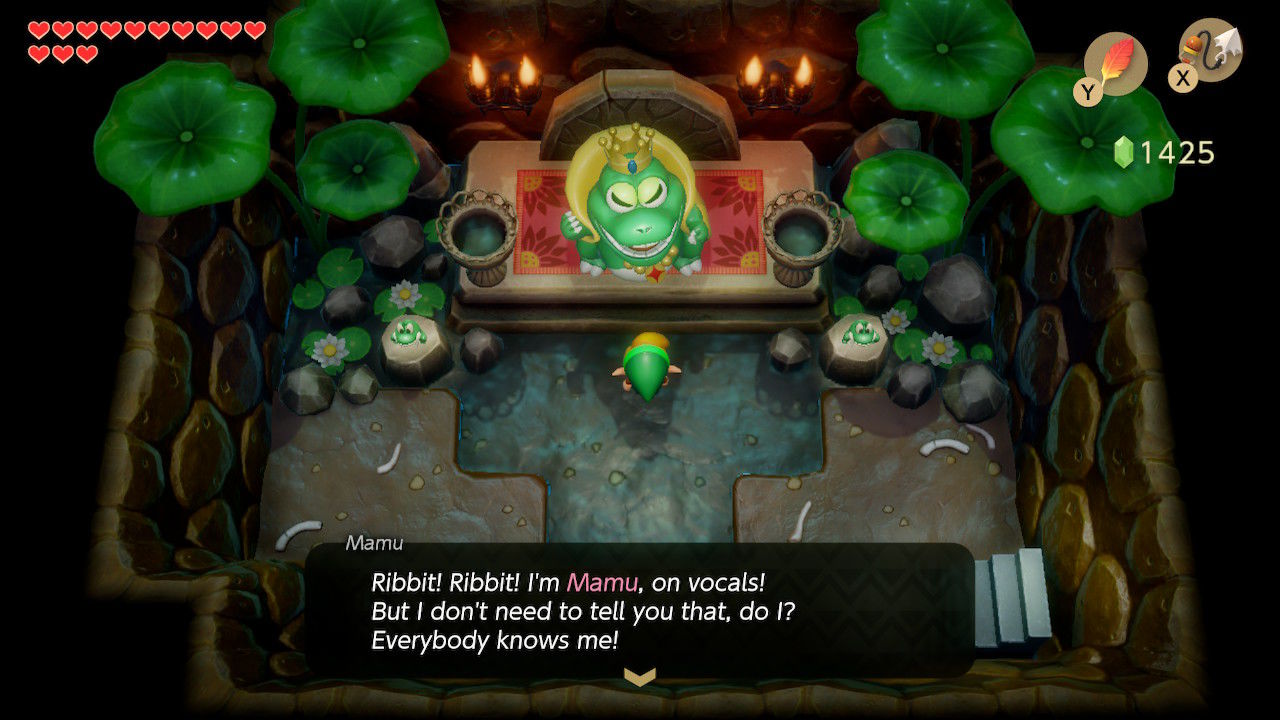Viewport: 1280px width, 720px height.
Task: Click the first heart in the health row
Action: pyautogui.click(x=39, y=30)
